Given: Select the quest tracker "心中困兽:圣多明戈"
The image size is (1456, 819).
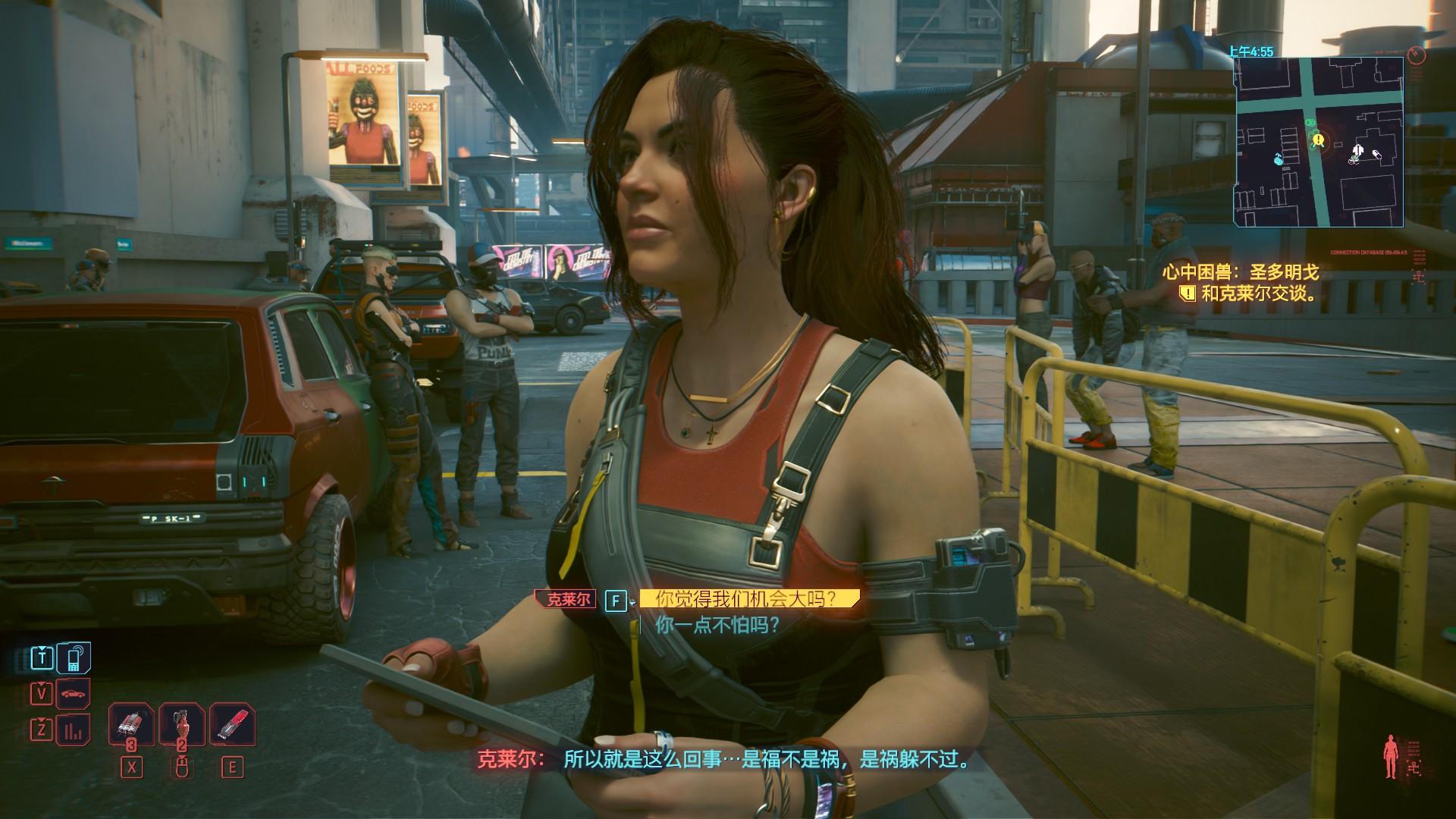Looking at the screenshot, I should 1241,272.
